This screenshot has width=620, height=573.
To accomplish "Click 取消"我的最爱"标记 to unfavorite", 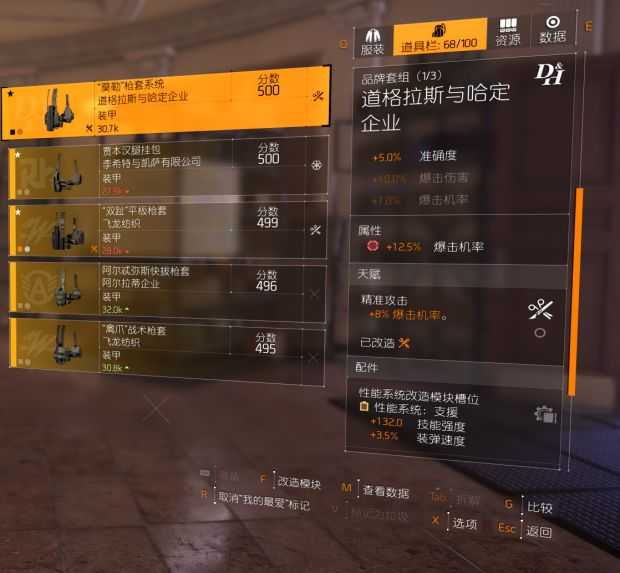I will tap(264, 496).
